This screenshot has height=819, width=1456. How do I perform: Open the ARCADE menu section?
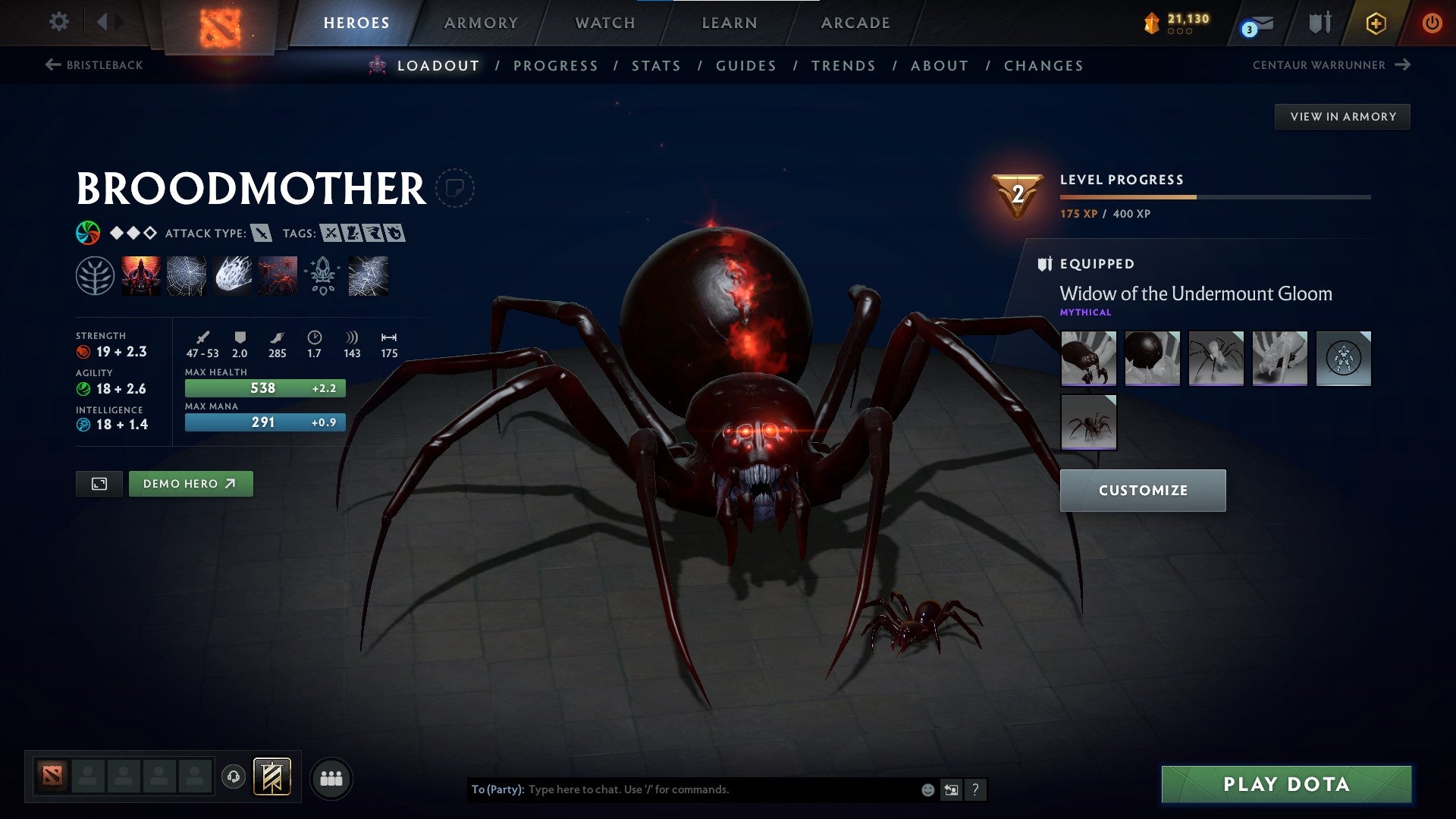pos(855,23)
